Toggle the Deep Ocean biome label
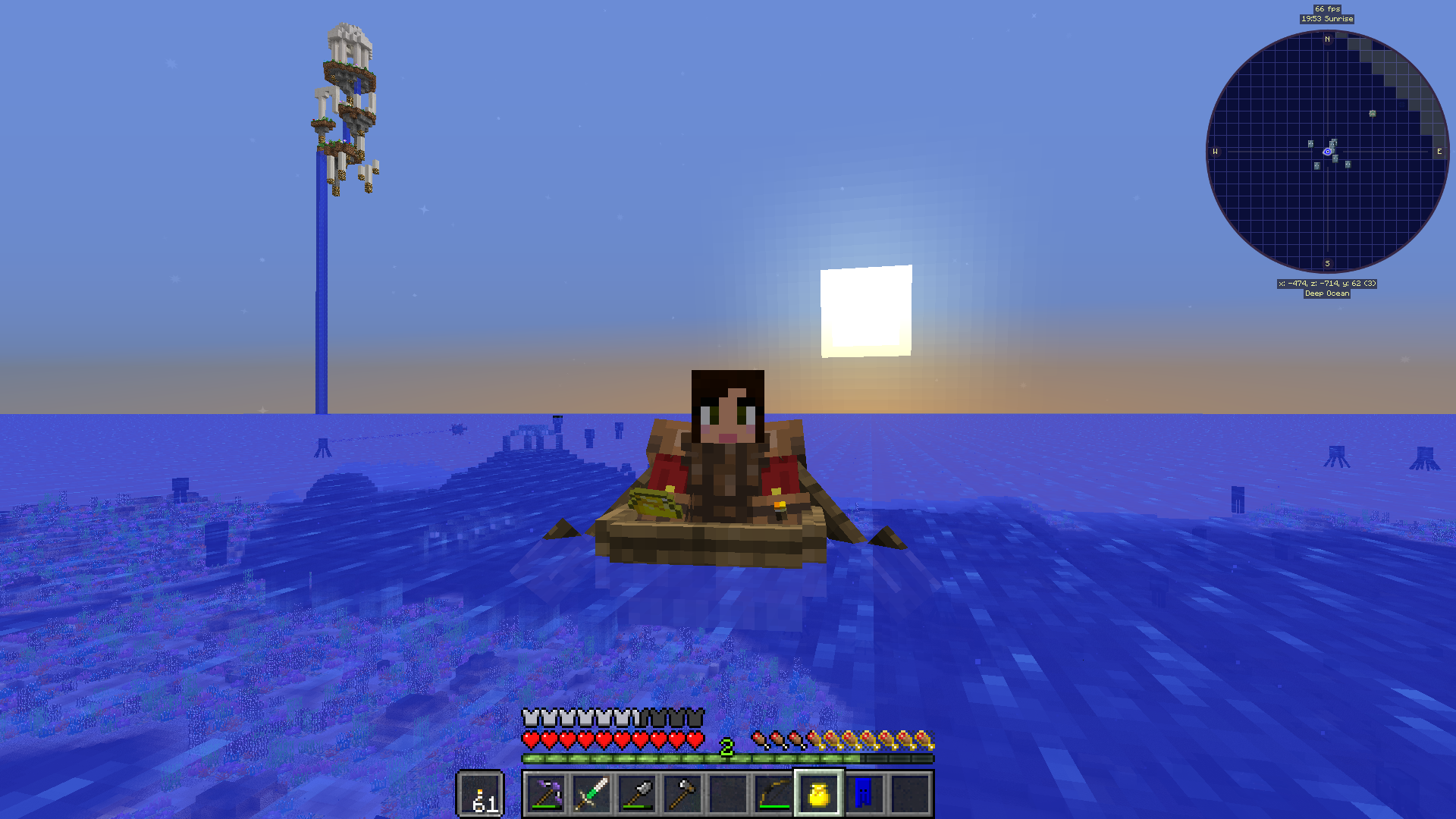 point(1326,293)
